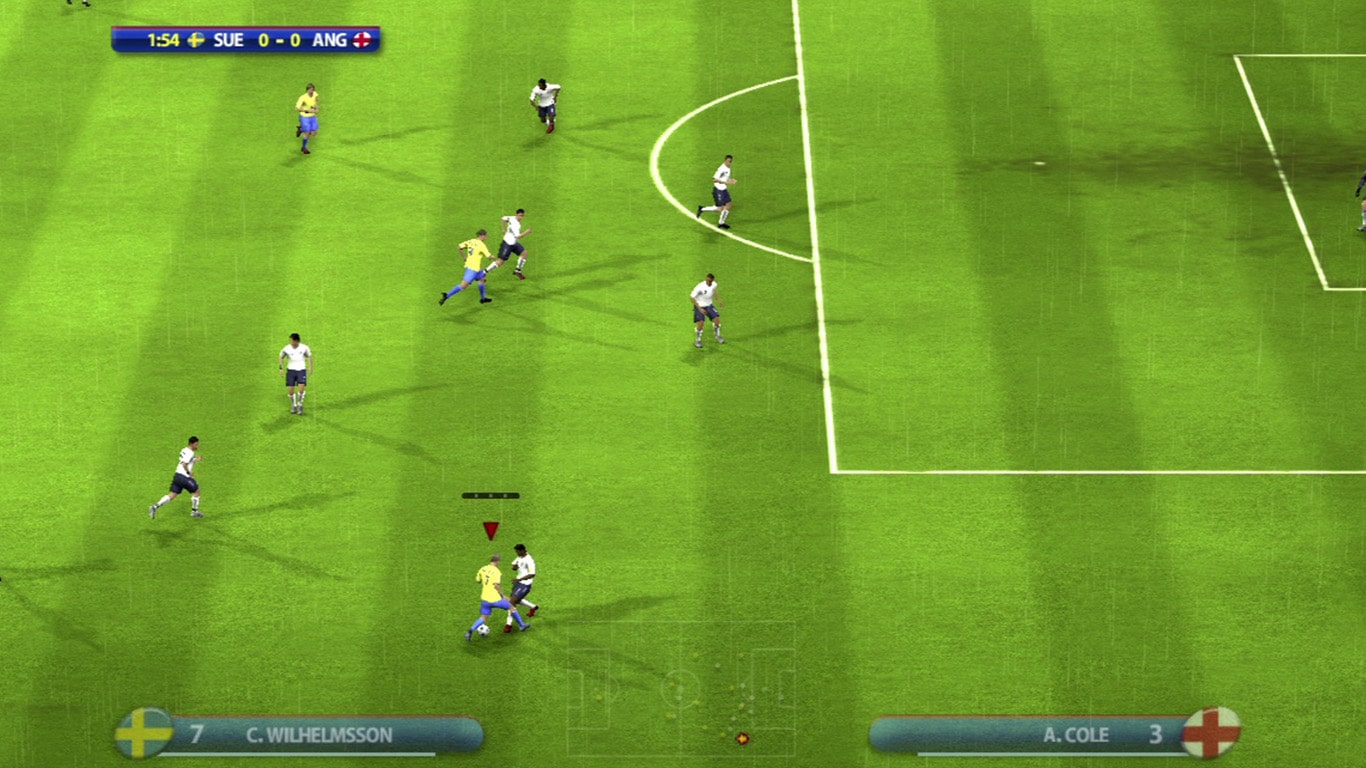Viewport: 1366px width, 768px height.
Task: Click the Sweden flag in the scoreboard
Action: (x=197, y=40)
